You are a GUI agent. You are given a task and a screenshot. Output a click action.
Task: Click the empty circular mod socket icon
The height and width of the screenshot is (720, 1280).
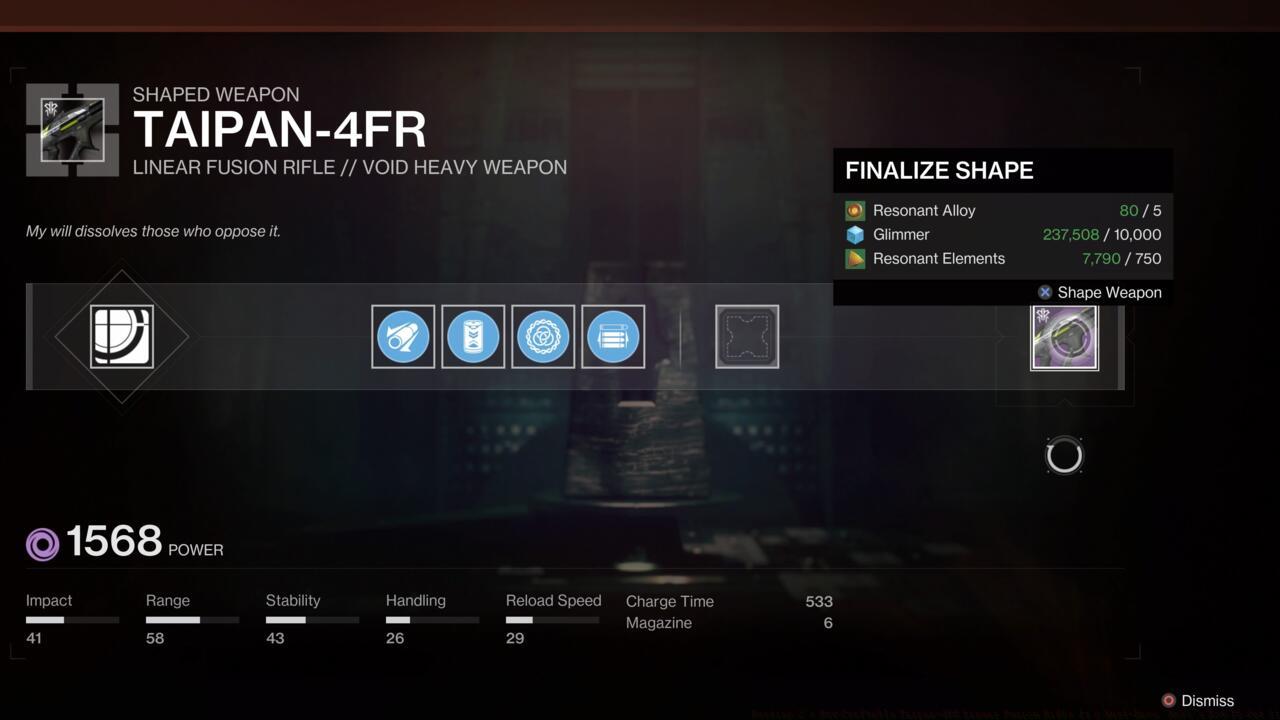point(1064,455)
